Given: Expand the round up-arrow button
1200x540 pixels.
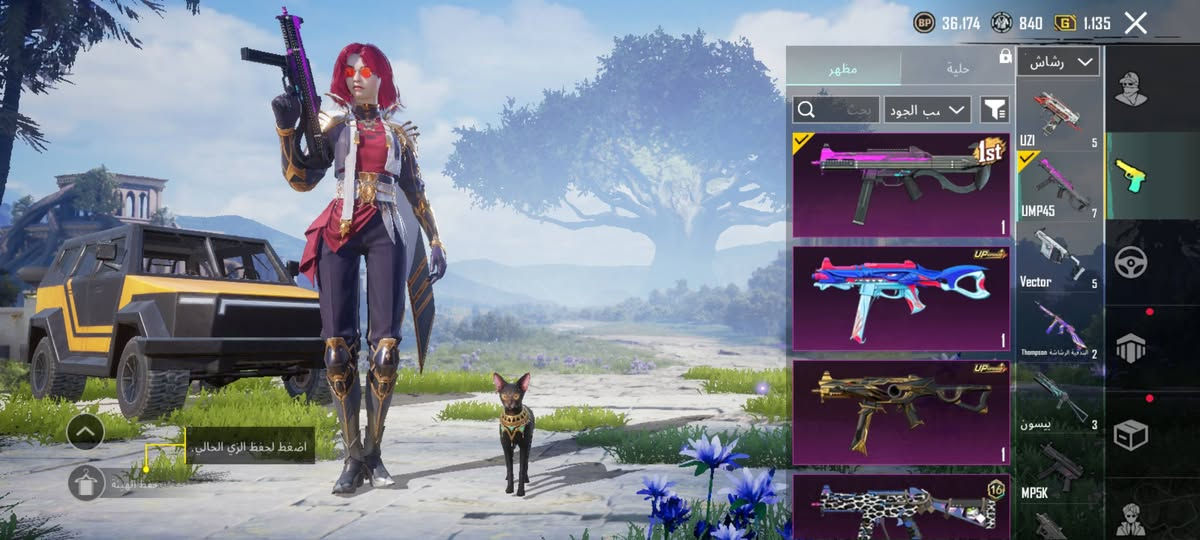Looking at the screenshot, I should pyautogui.click(x=86, y=432).
